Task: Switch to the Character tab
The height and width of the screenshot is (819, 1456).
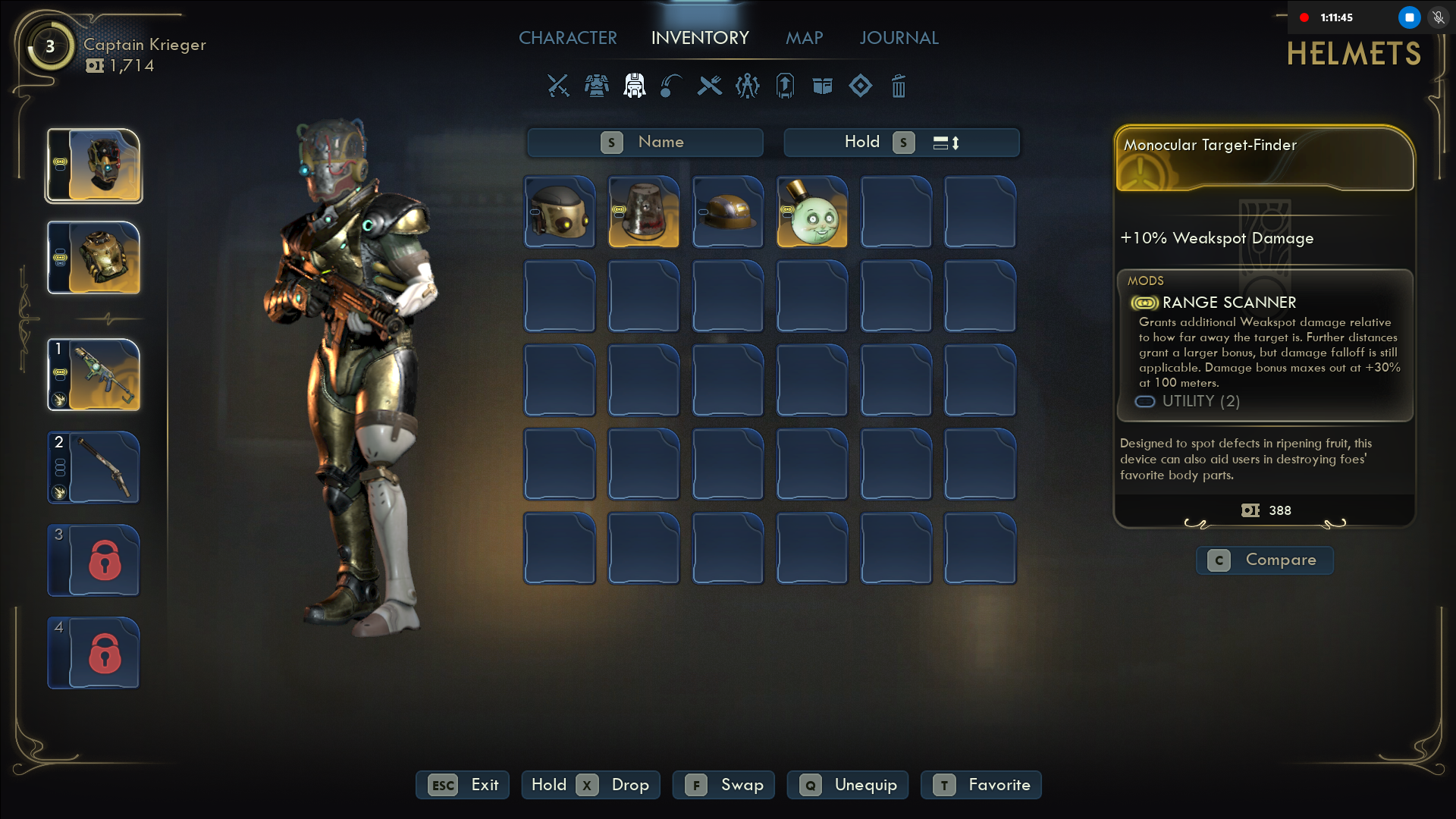Action: [567, 38]
